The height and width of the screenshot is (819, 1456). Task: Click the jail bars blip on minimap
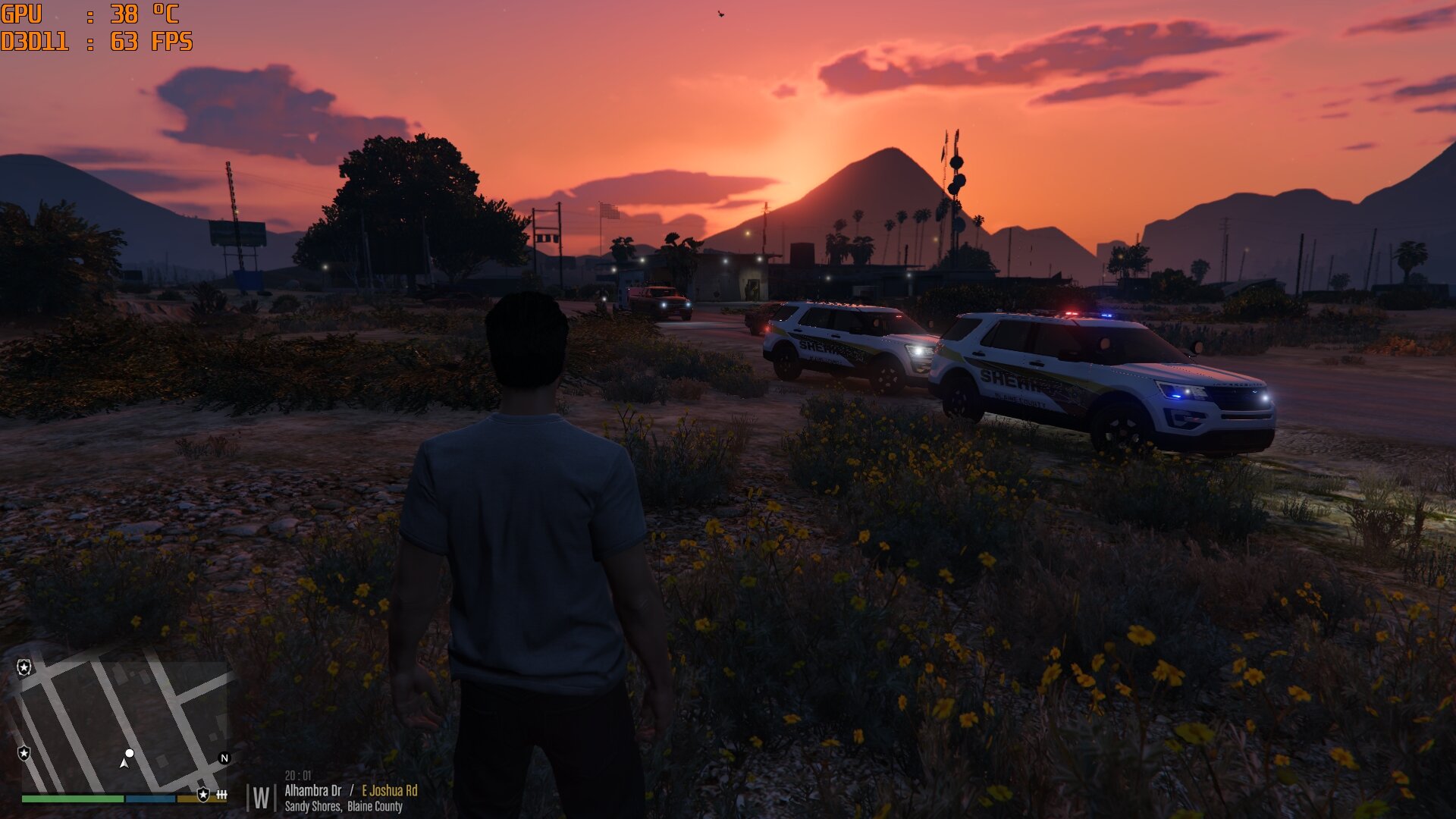(221, 794)
